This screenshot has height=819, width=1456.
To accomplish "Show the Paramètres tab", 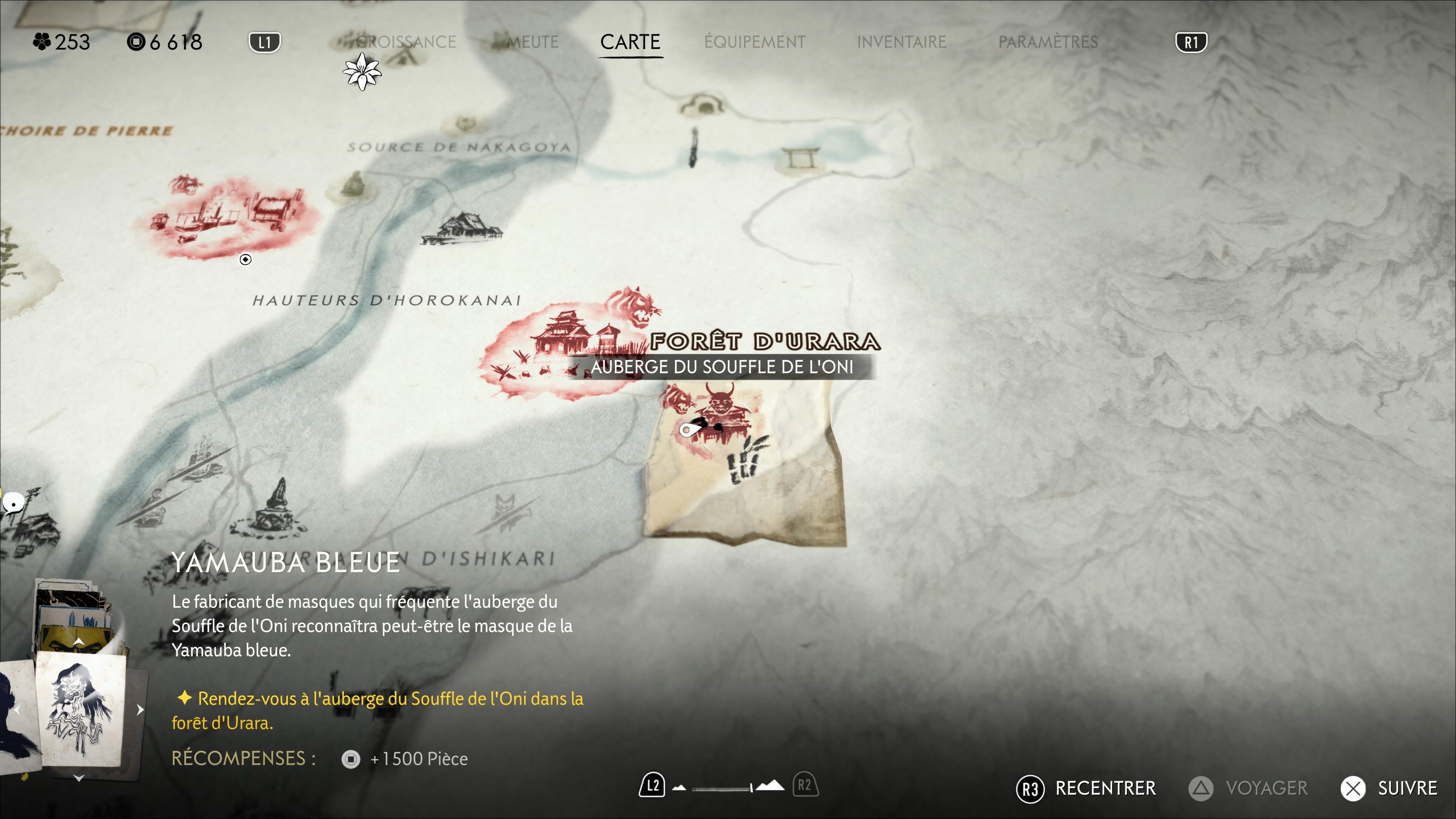I will (1048, 42).
